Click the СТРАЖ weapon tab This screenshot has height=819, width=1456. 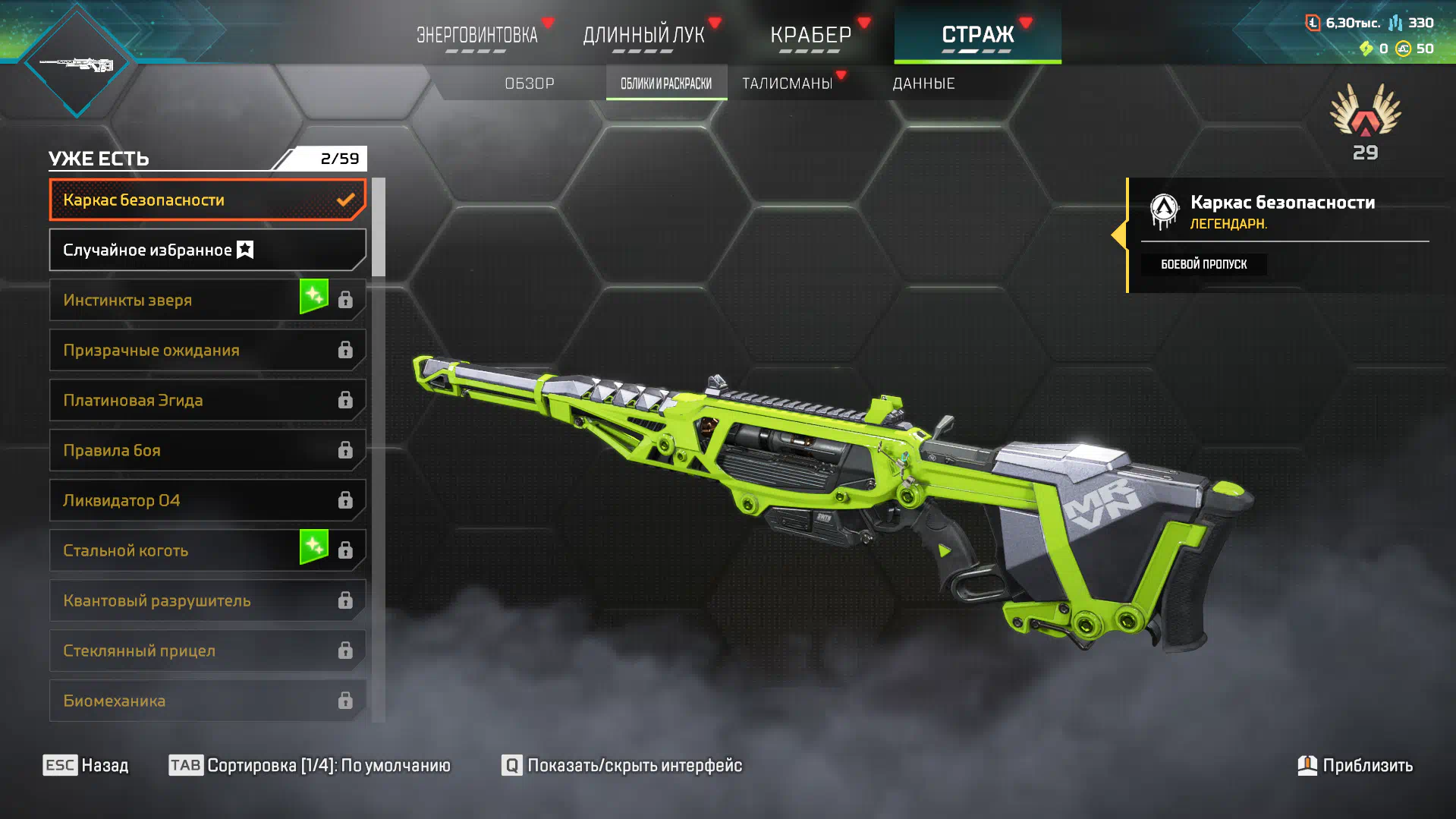(977, 35)
